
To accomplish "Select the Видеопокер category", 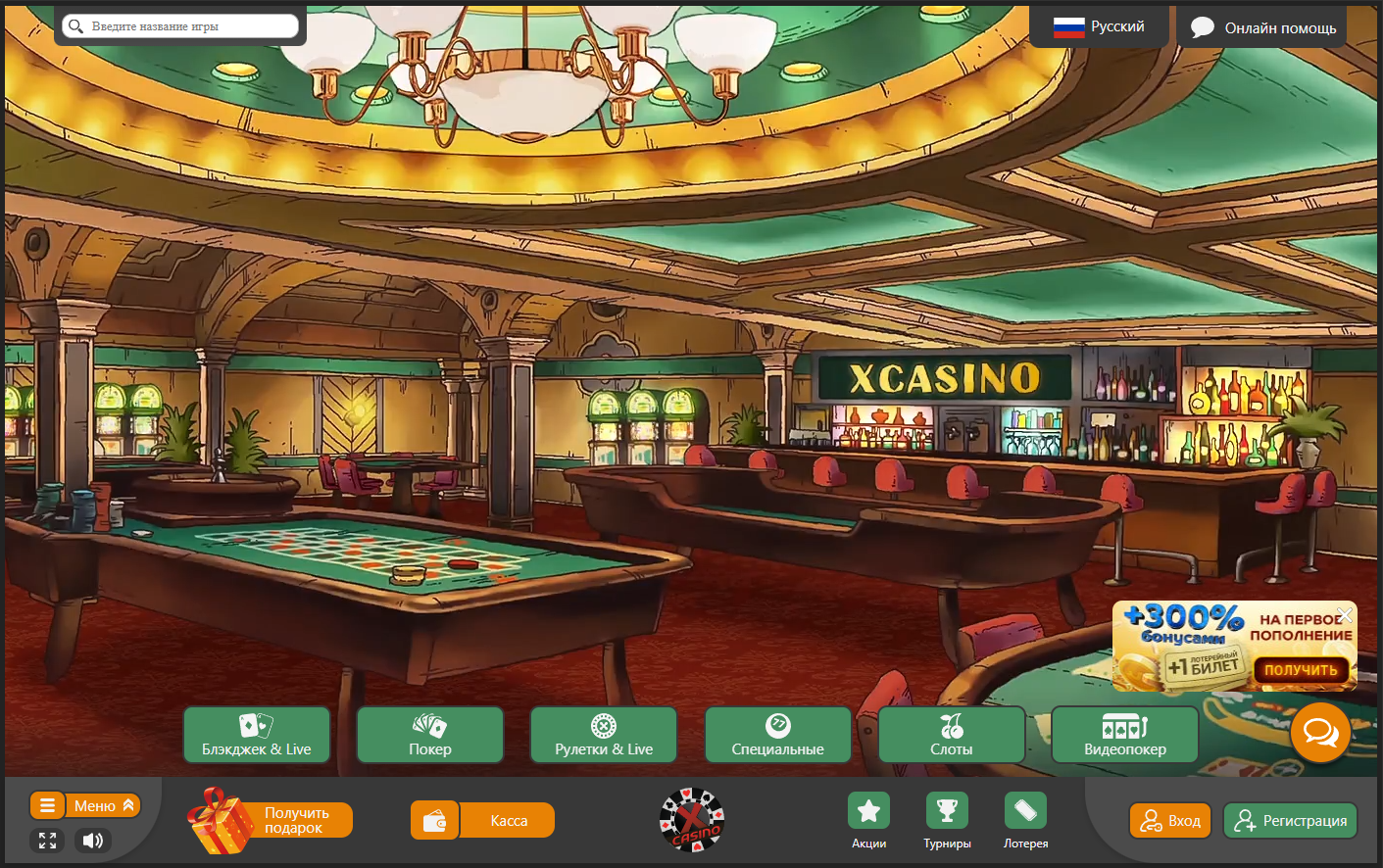I will point(1125,735).
